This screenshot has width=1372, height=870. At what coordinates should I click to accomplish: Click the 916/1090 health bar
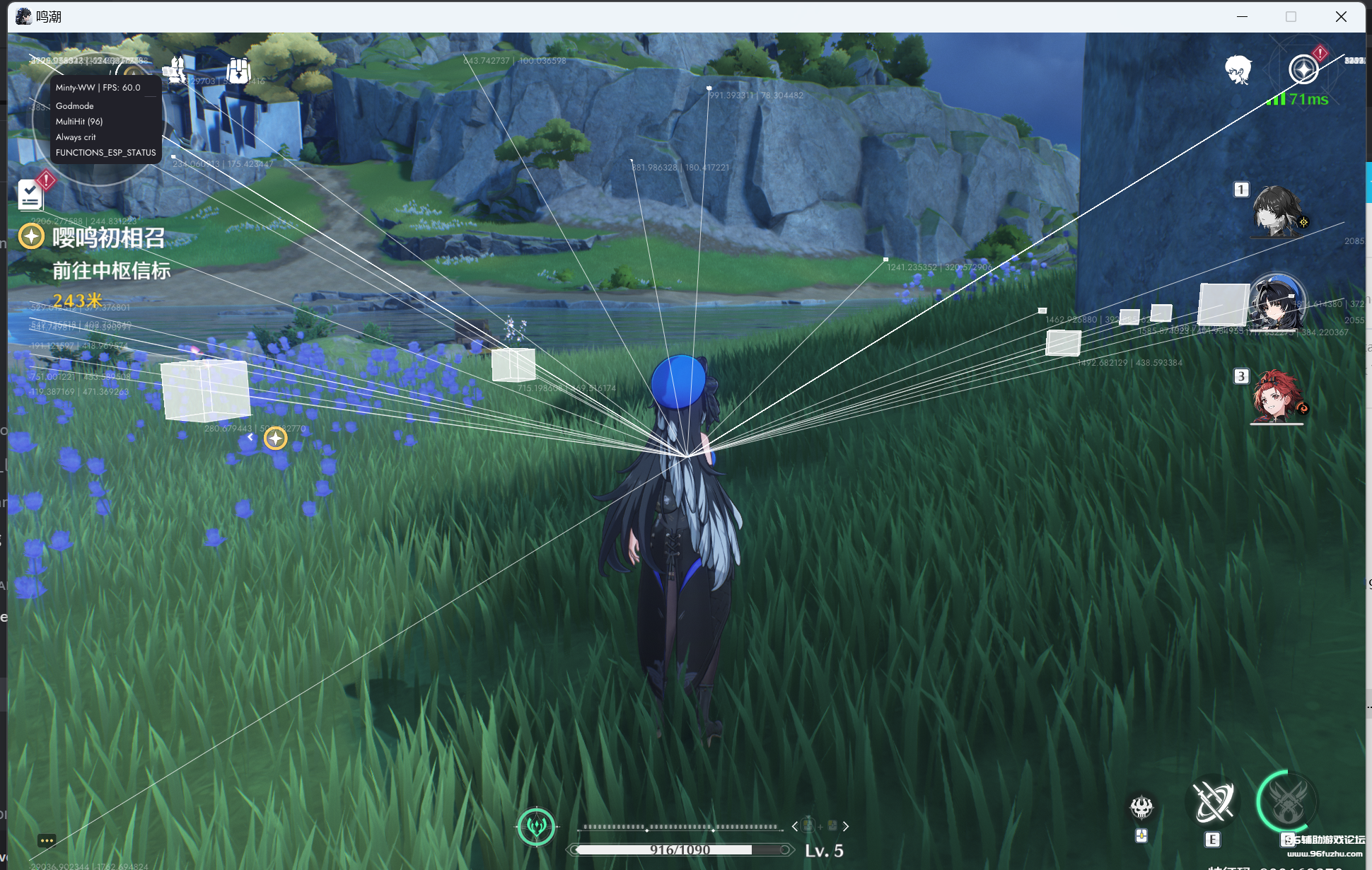point(679,849)
